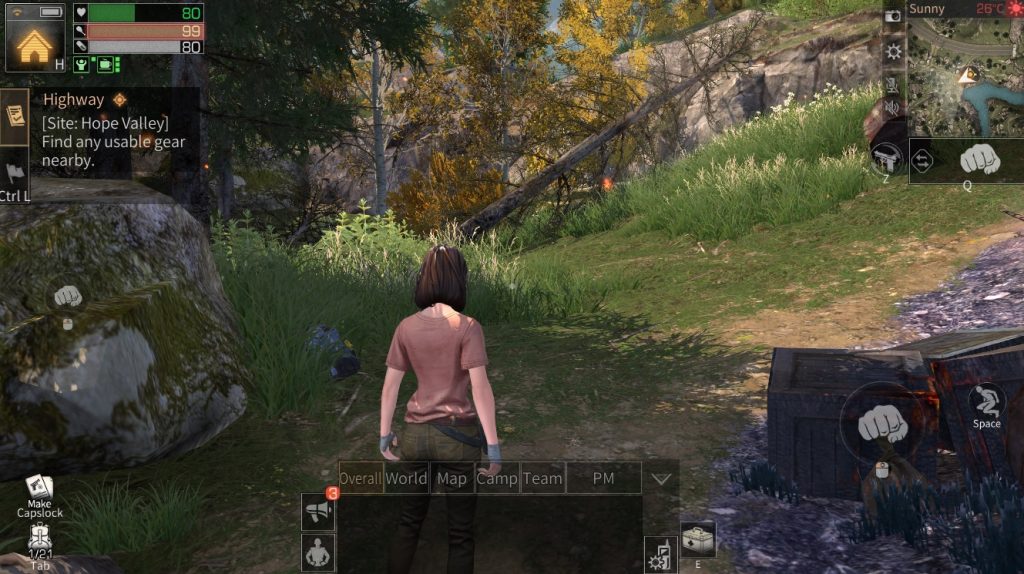Open settings with the gear icon
This screenshot has width=1024, height=574.
(893, 50)
